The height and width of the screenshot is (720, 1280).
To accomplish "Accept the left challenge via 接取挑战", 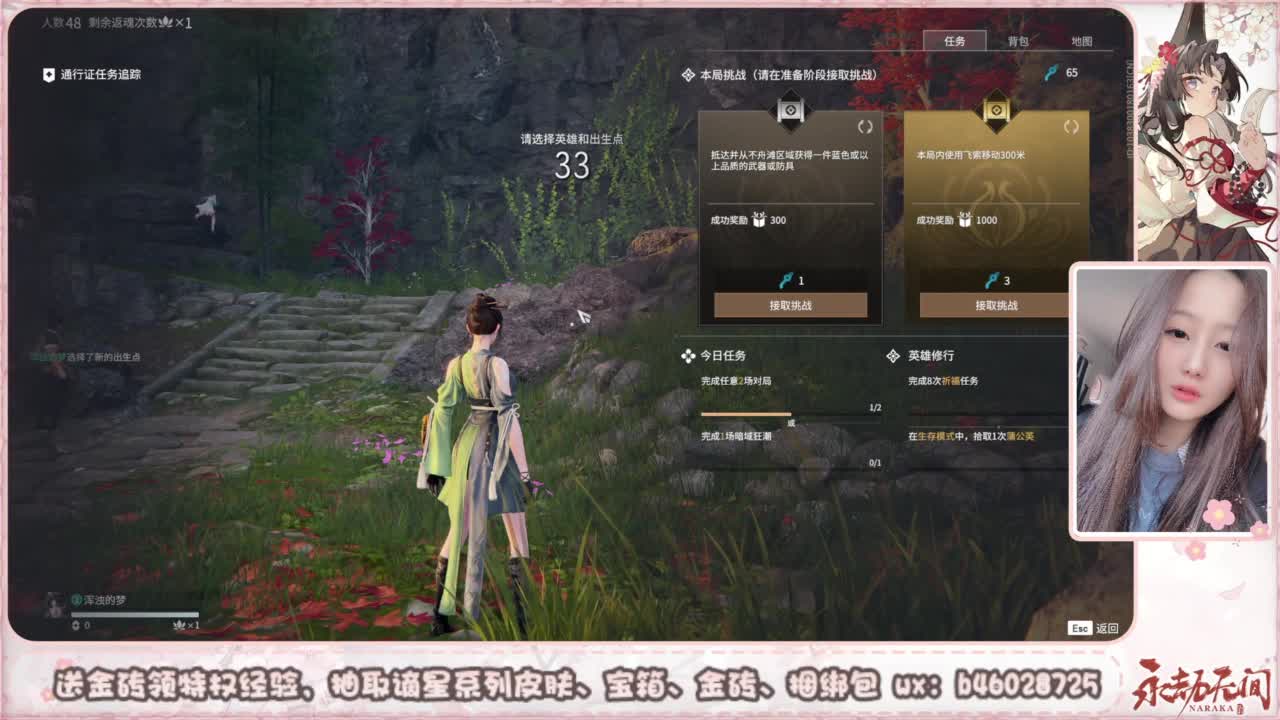I will (790, 306).
